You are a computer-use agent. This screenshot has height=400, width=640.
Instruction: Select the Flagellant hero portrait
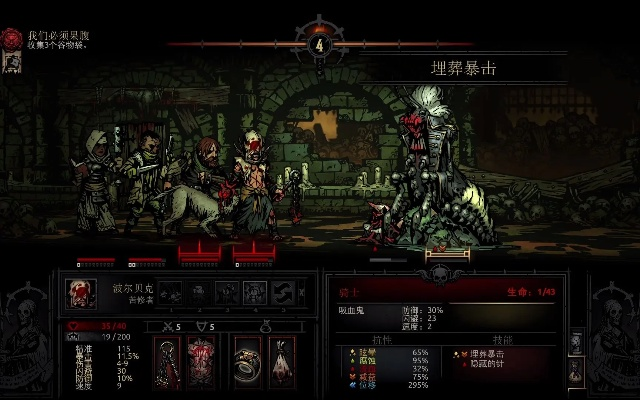(82, 293)
